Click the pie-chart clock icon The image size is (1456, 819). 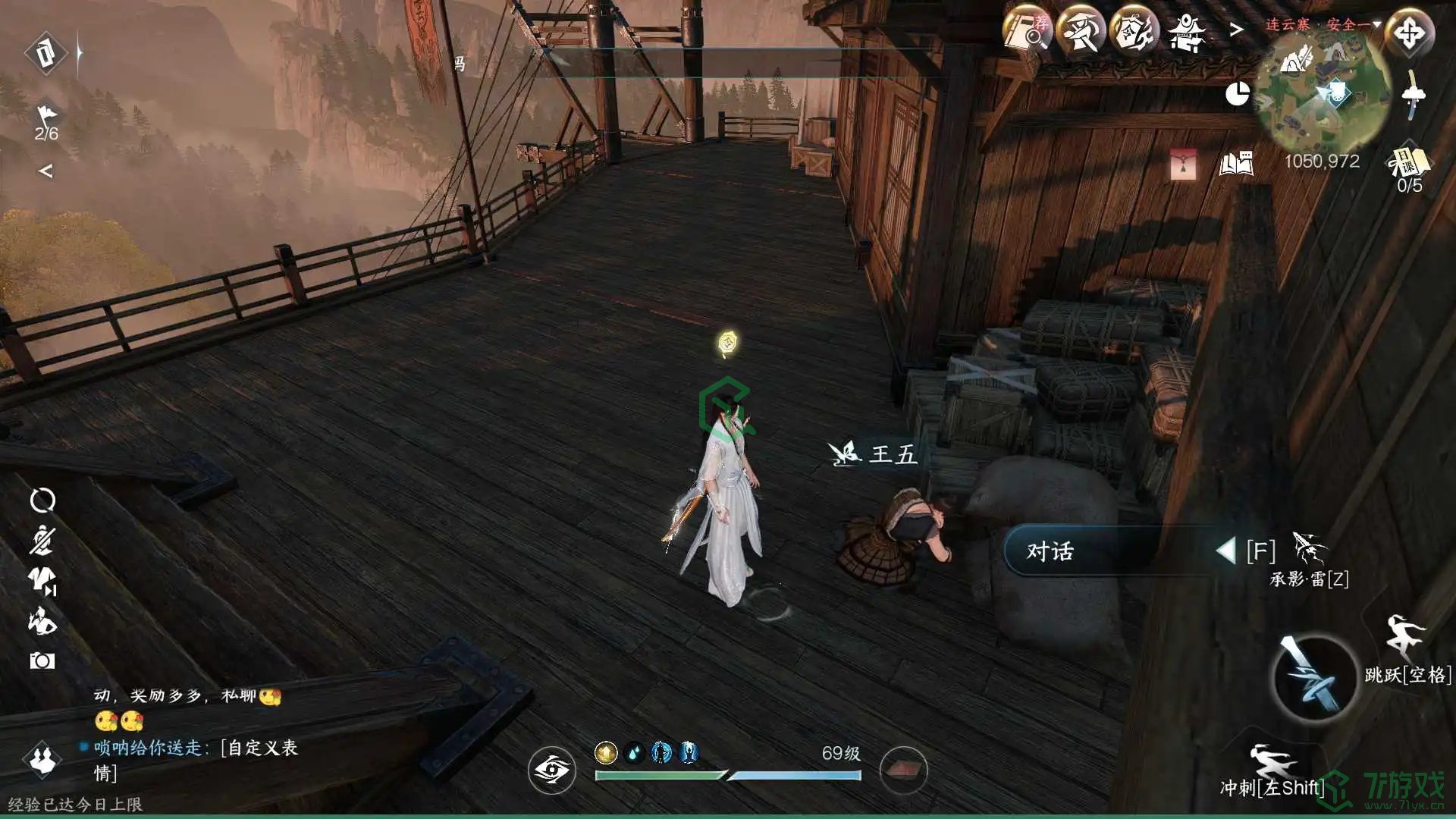click(x=1238, y=94)
